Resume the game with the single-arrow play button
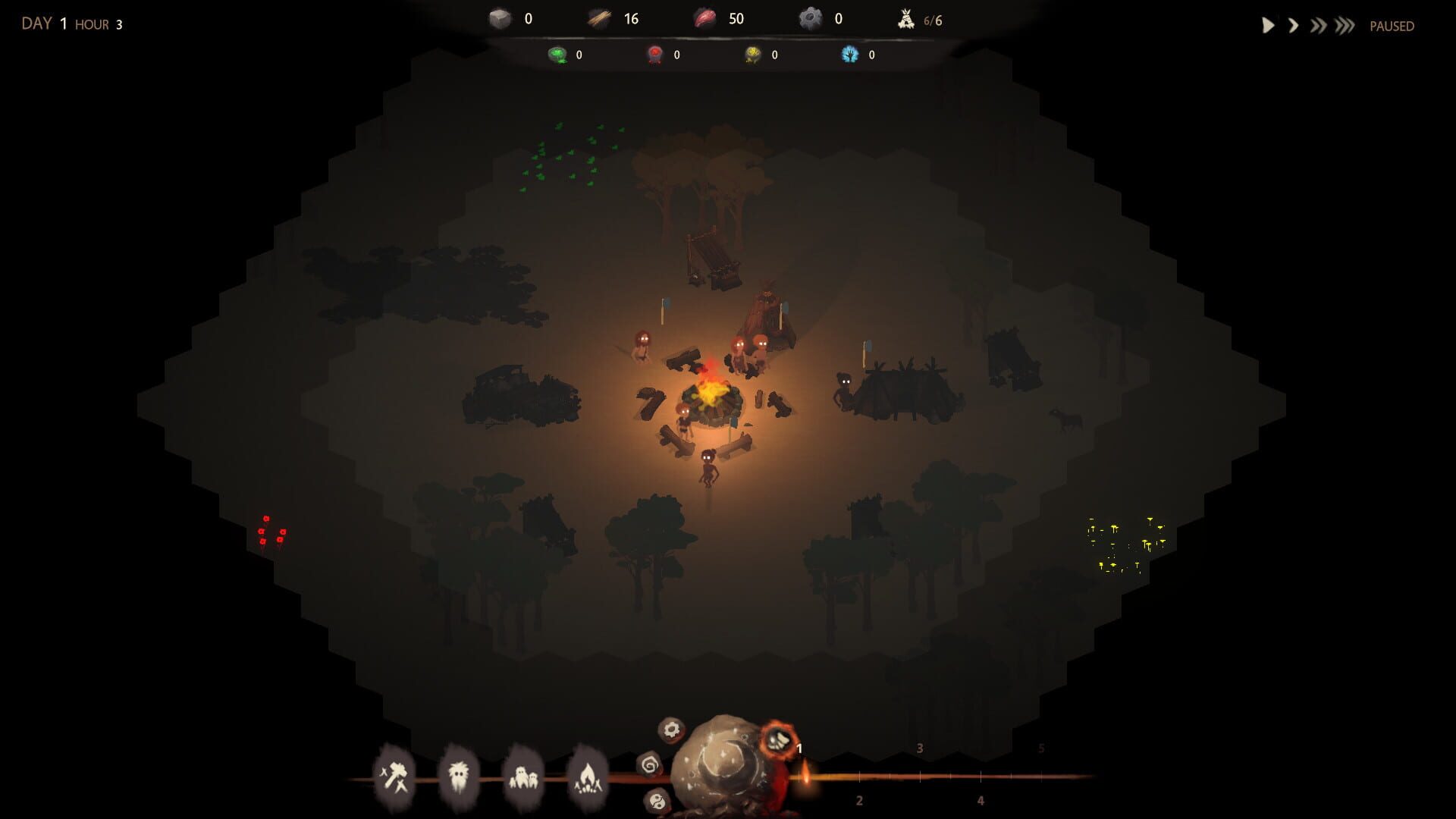Viewport: 1456px width, 819px height. pos(1267,24)
